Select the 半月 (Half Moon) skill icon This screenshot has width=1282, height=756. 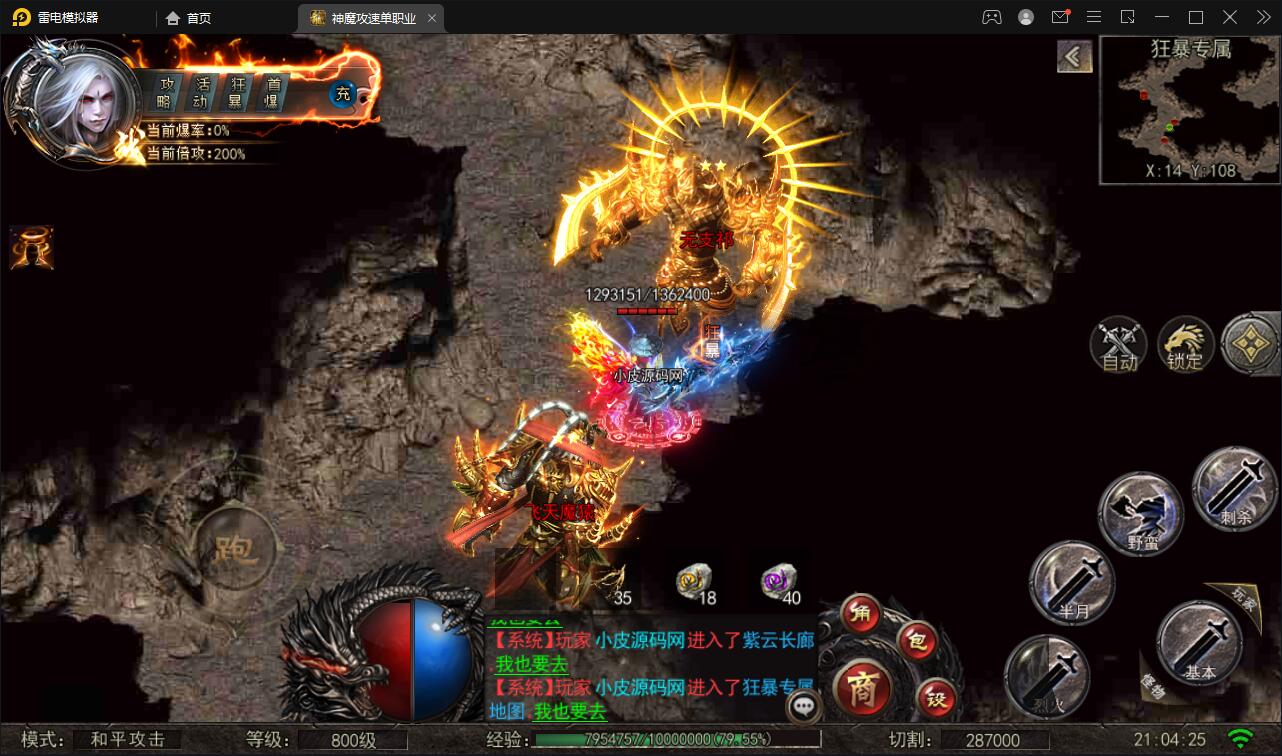[x=1072, y=583]
